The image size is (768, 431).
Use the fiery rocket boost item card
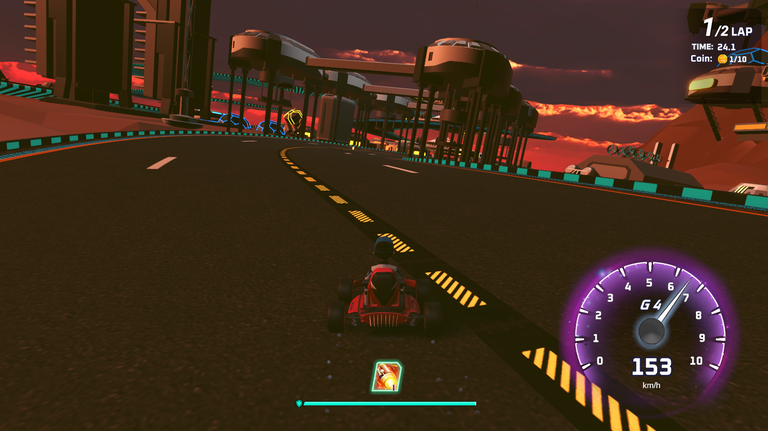[x=386, y=376]
